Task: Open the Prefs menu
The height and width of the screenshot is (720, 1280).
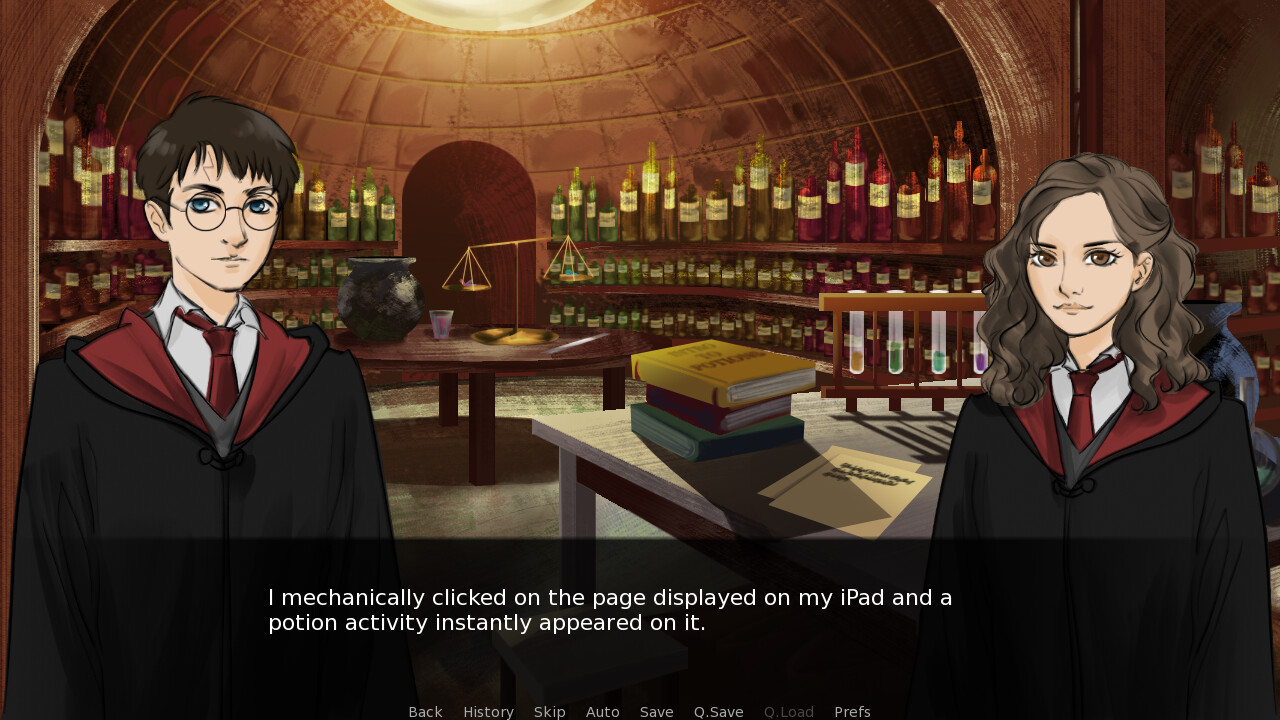Action: (852, 712)
